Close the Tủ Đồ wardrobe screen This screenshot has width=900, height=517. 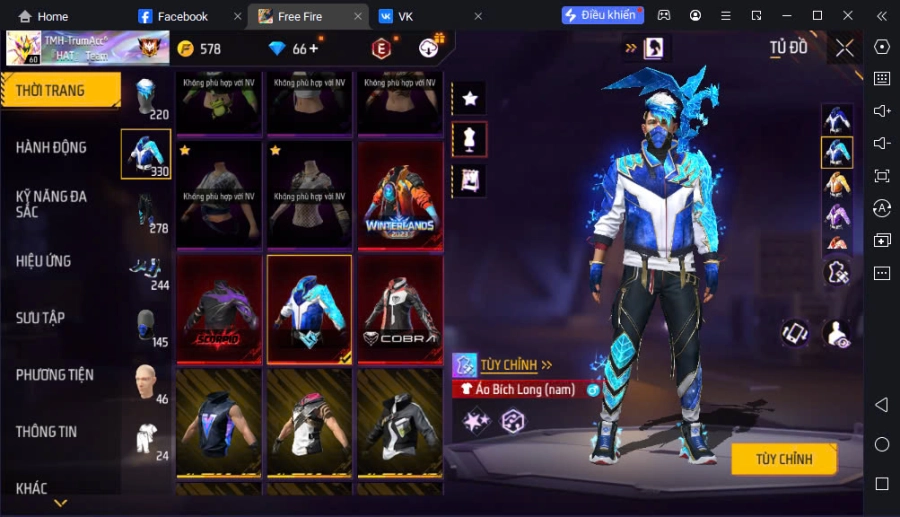click(x=845, y=48)
